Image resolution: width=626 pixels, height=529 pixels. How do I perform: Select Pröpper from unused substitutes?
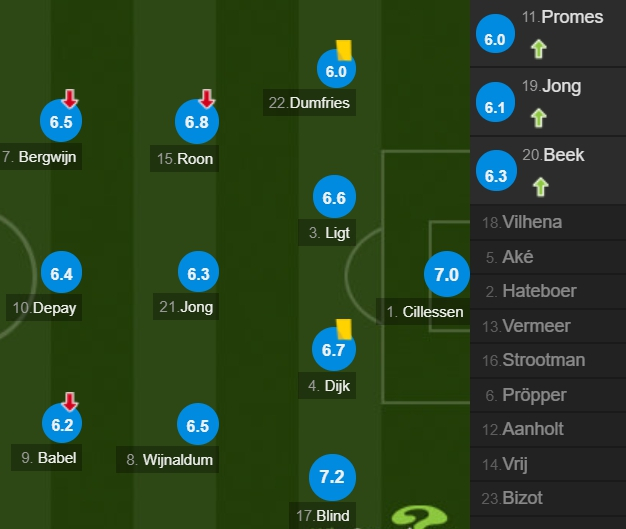(548, 395)
